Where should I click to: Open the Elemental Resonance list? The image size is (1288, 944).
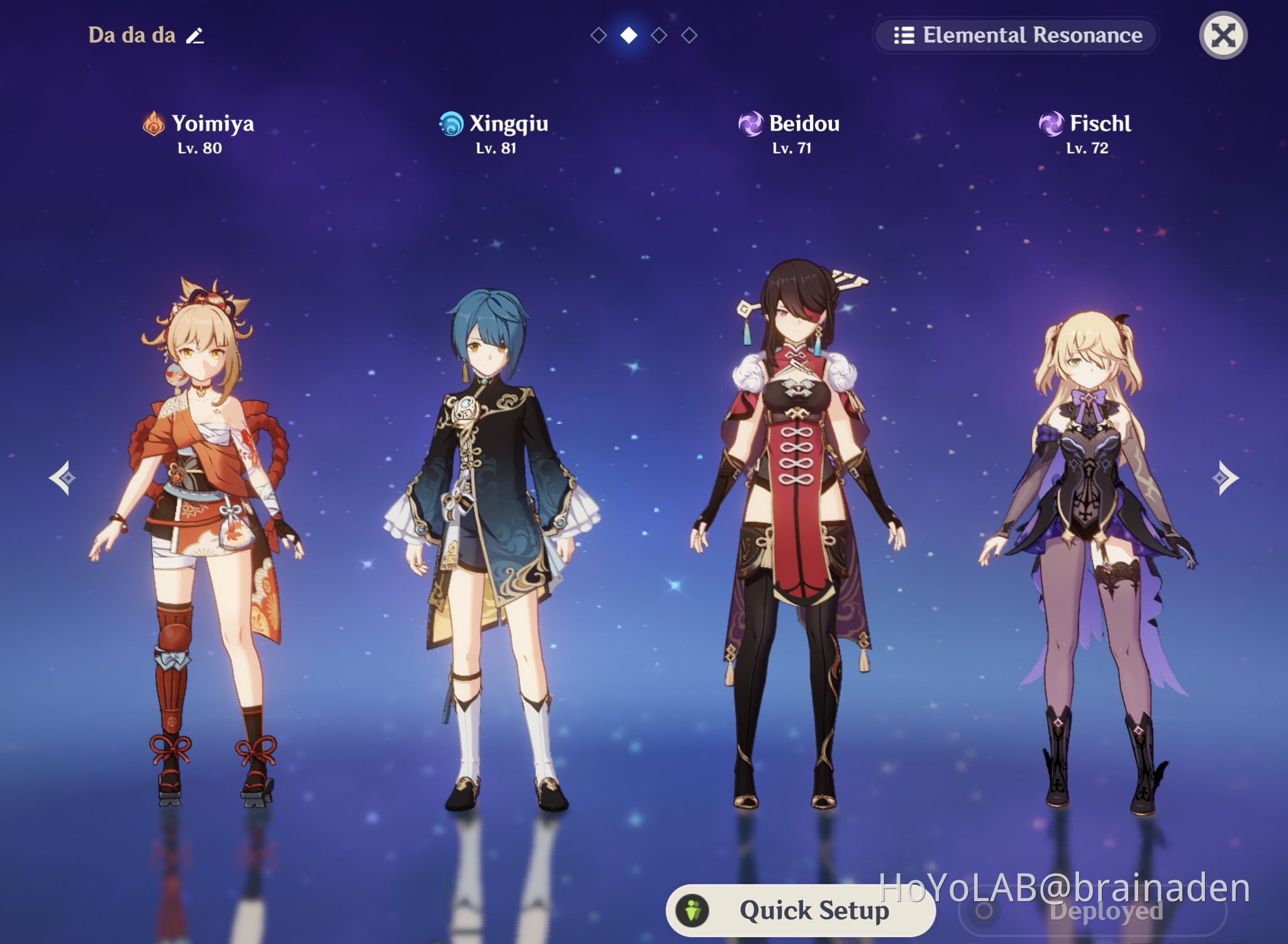[x=1017, y=35]
